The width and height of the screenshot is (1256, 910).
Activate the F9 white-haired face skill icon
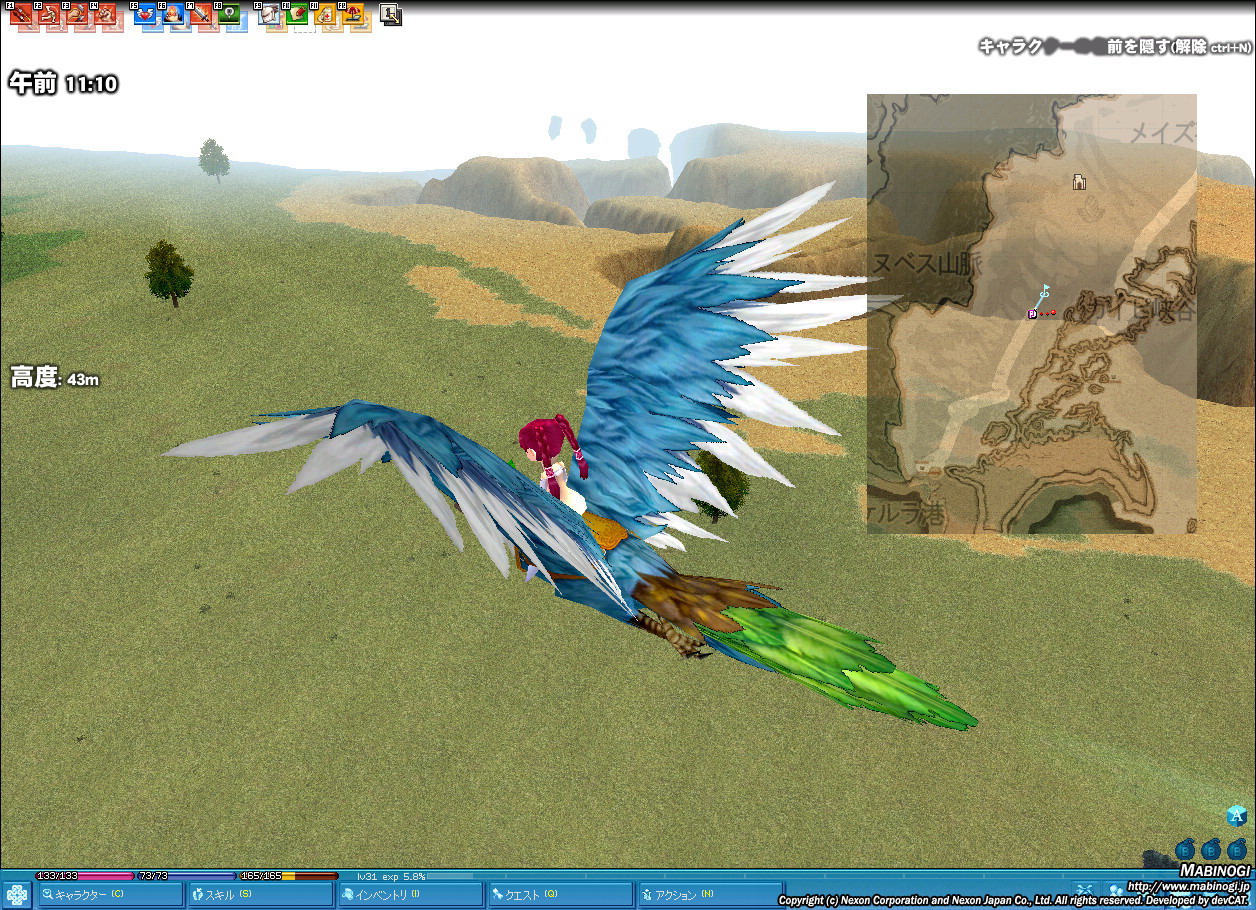[x=269, y=15]
